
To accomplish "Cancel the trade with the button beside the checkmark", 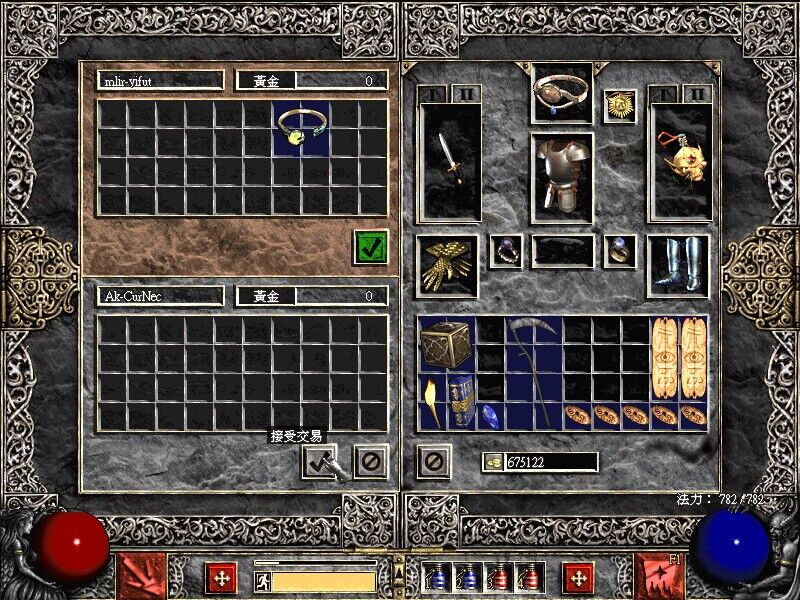I will click(x=370, y=460).
